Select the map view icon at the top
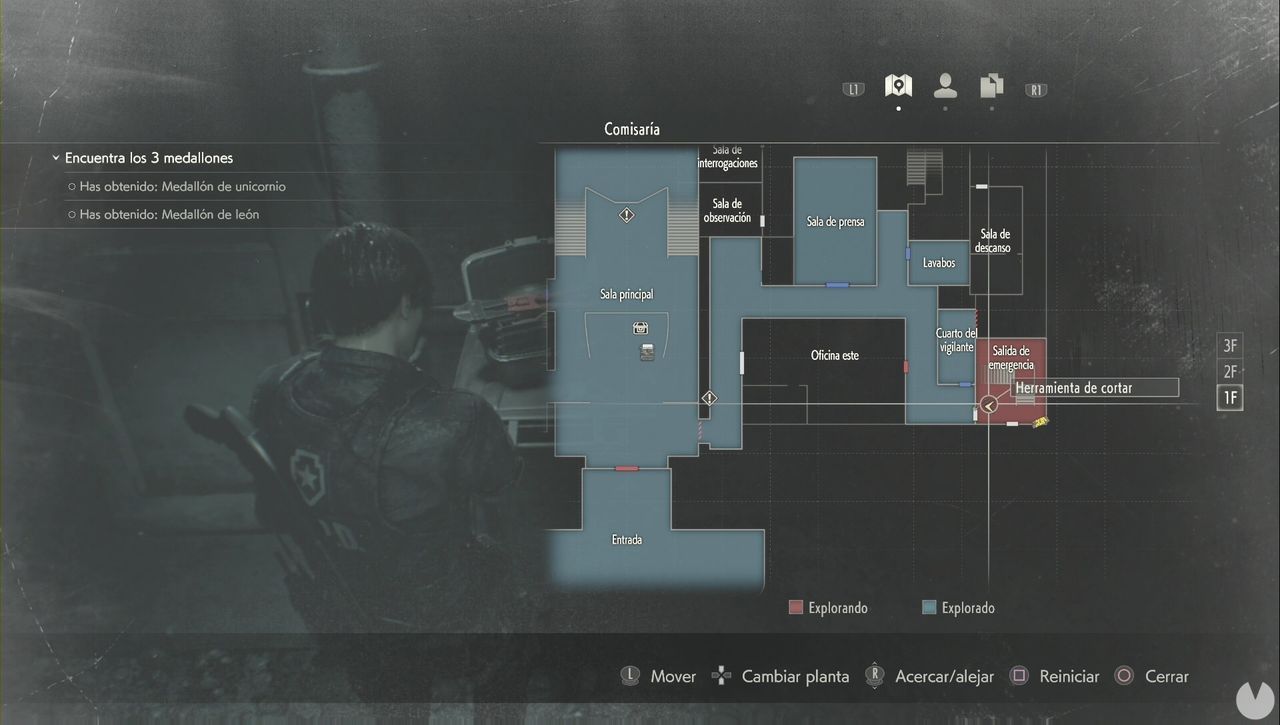1280x725 pixels. pyautogui.click(x=897, y=85)
